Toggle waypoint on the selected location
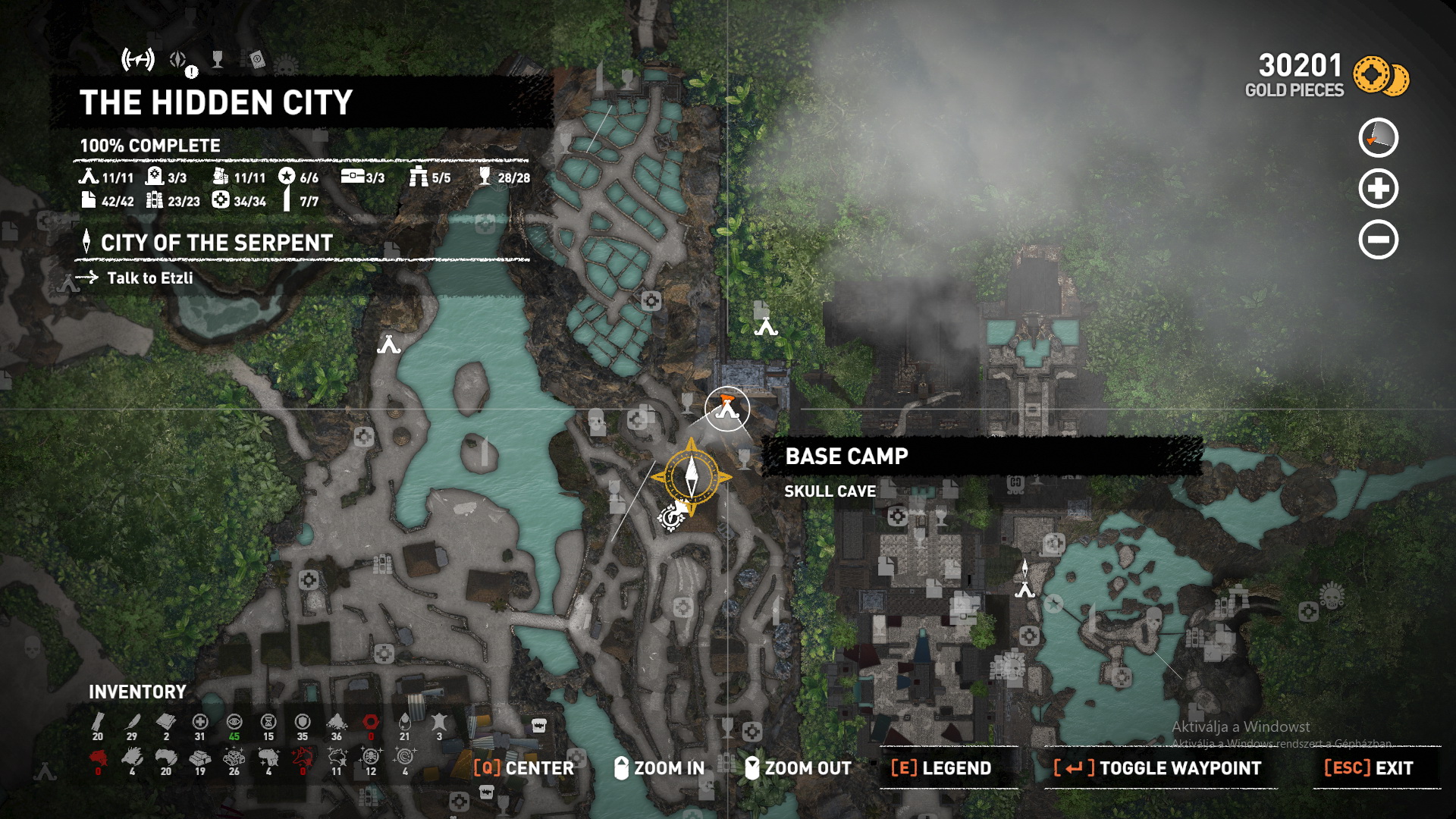The image size is (1456, 819). tap(1157, 768)
